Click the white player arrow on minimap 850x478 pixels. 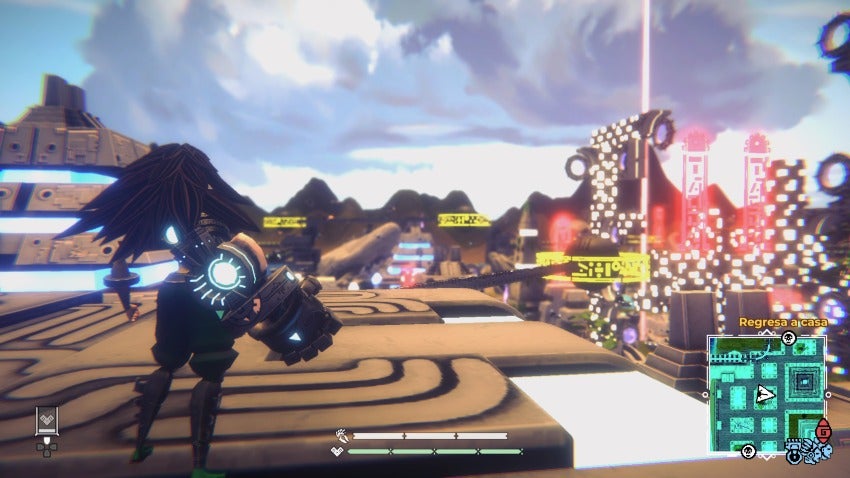(765, 394)
